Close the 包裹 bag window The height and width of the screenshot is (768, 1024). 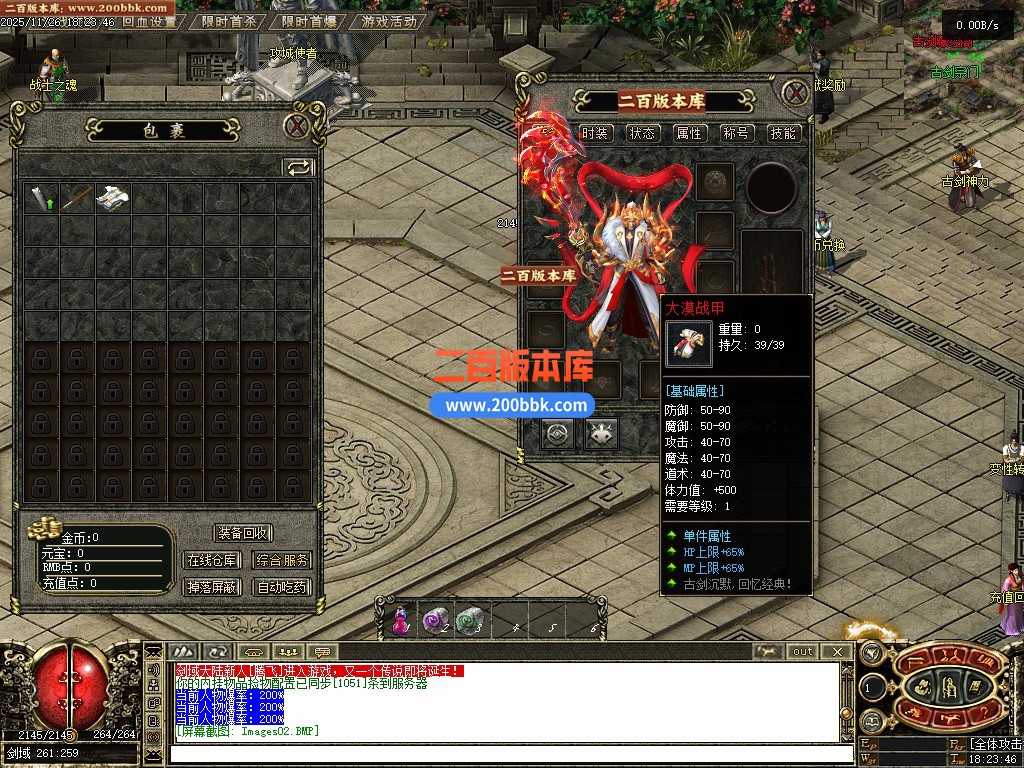[x=296, y=126]
